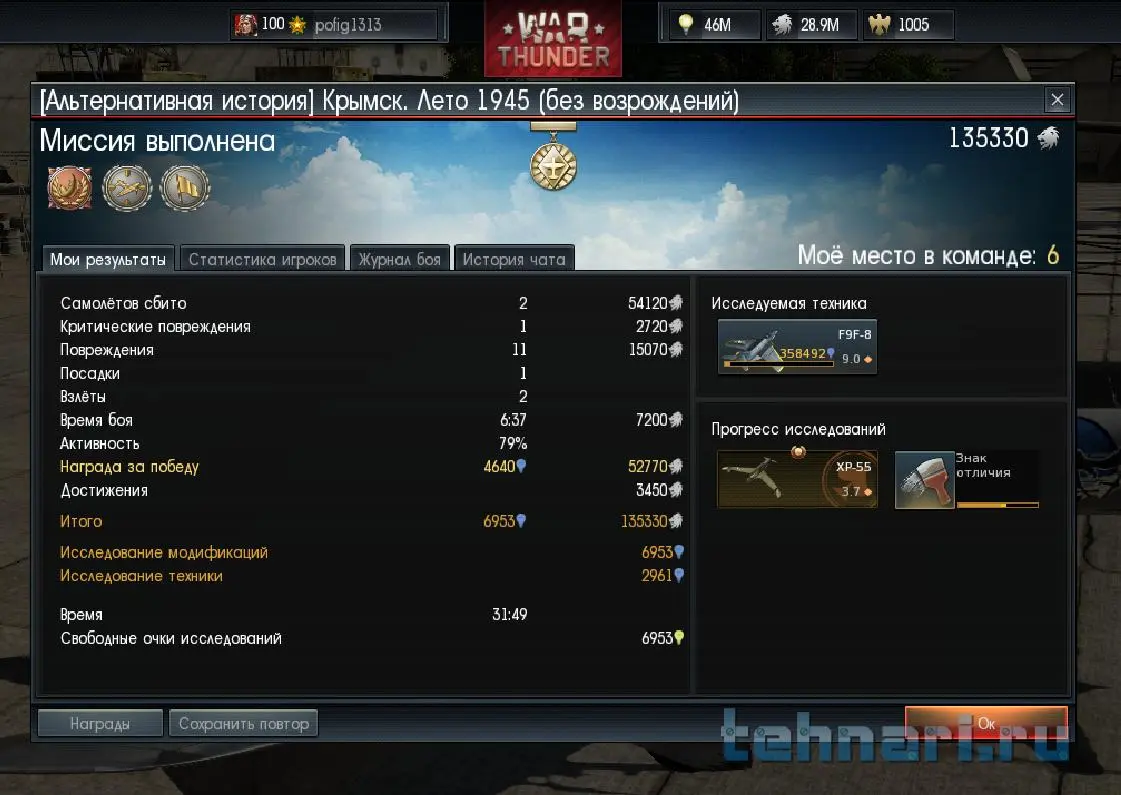
Task: Open the XP-55 research progress card
Action: [x=797, y=479]
